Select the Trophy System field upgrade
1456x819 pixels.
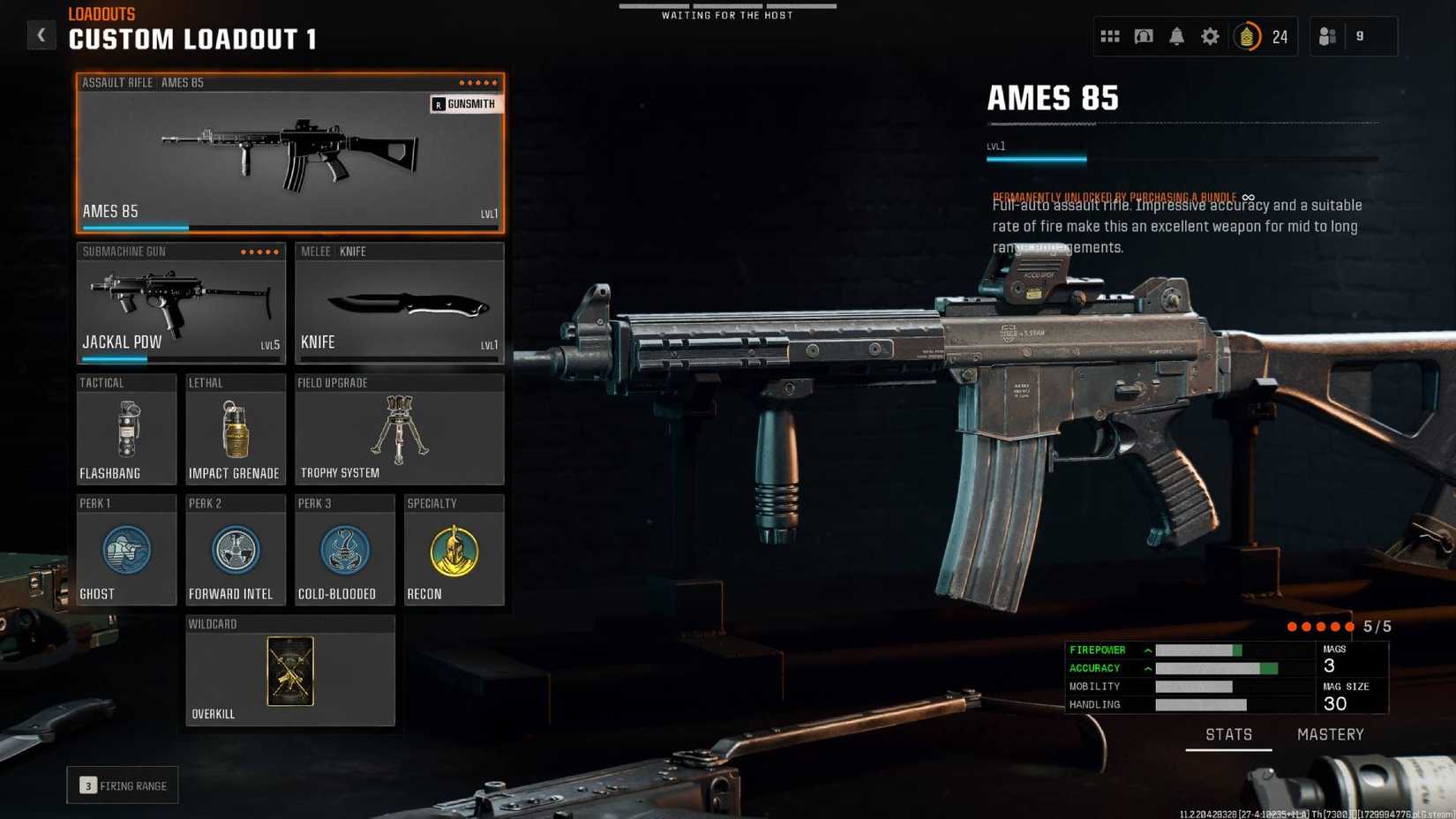[x=399, y=430]
